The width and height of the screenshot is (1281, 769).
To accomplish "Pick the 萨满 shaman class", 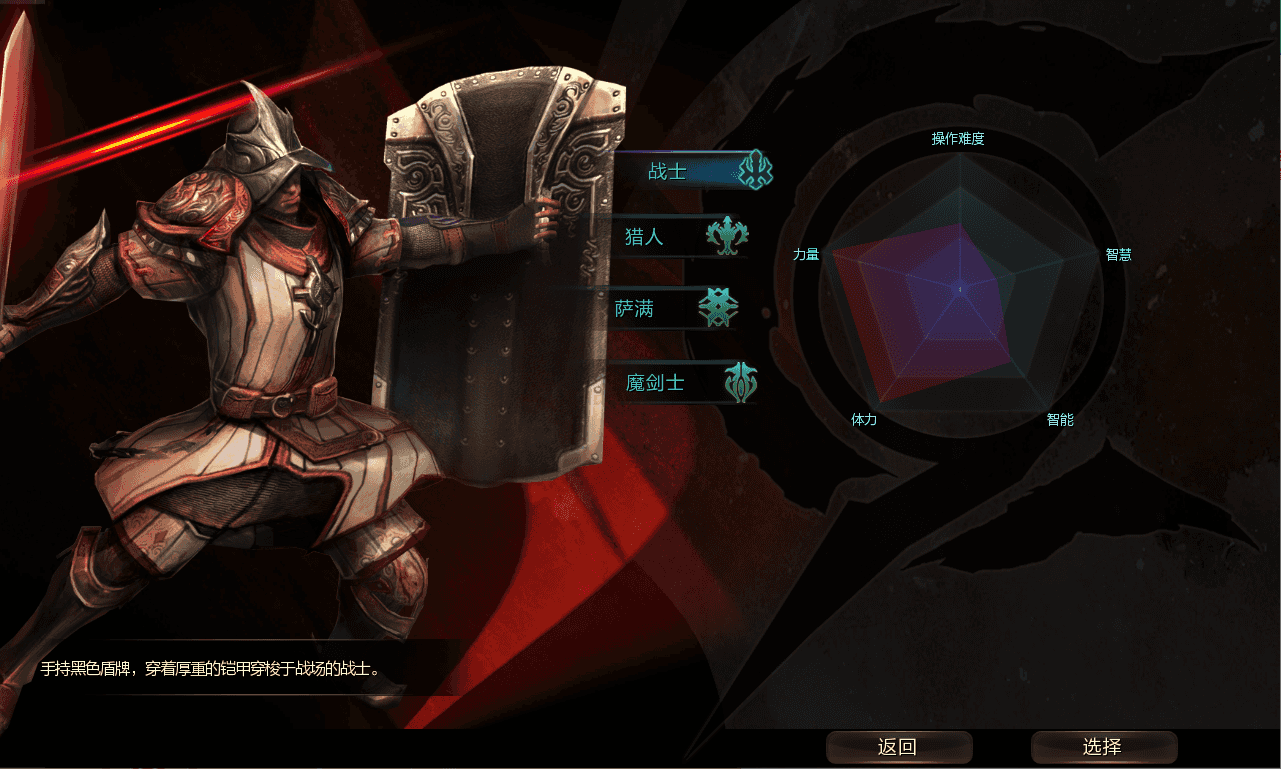I will click(x=675, y=309).
